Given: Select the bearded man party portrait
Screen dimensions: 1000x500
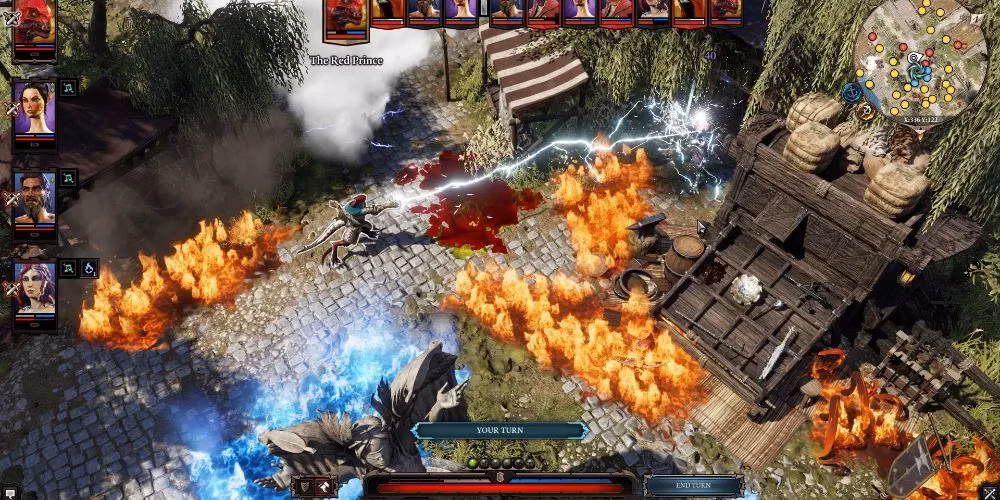Looking at the screenshot, I should tap(34, 197).
